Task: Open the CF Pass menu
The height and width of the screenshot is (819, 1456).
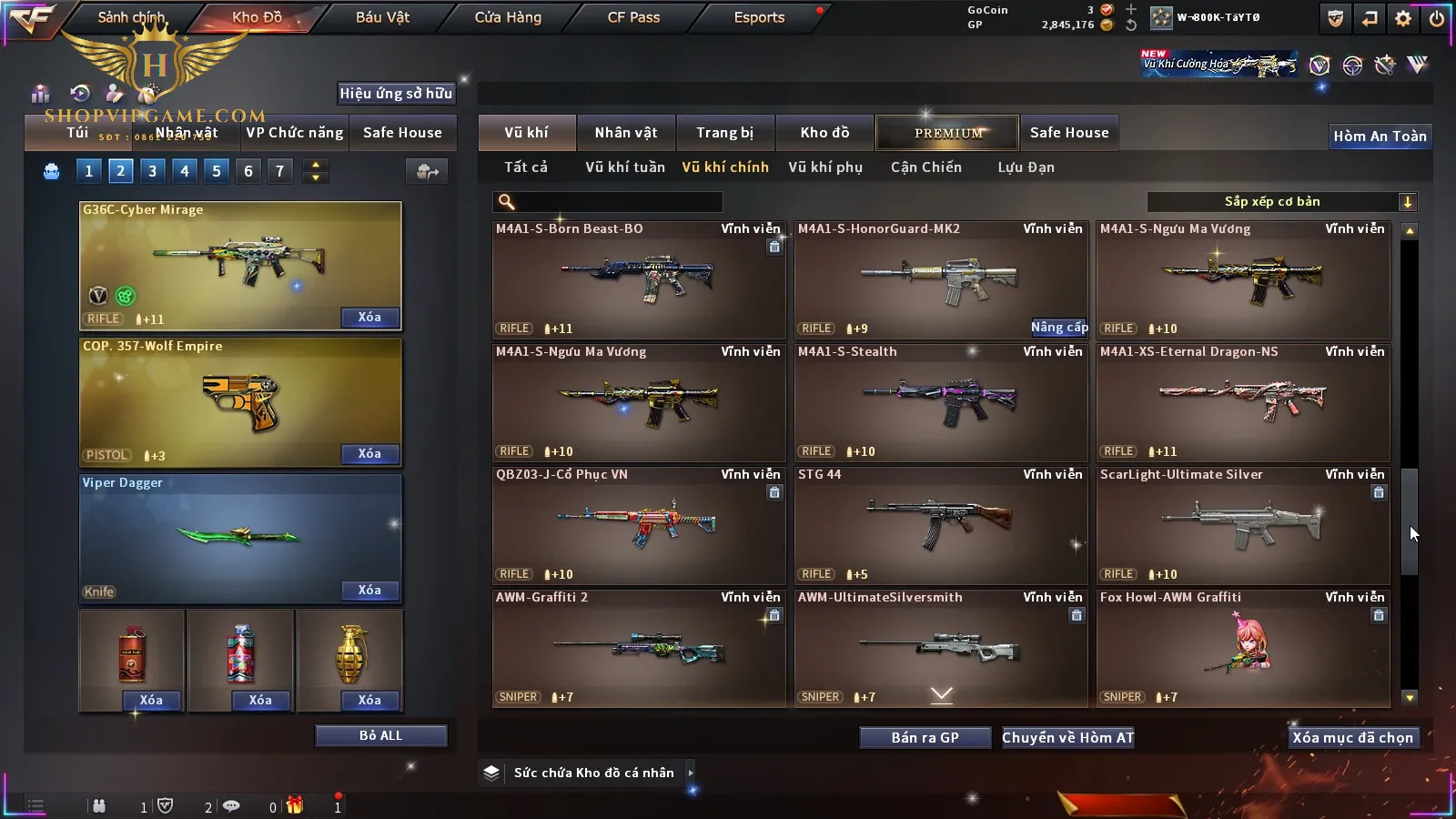Action: point(633,17)
